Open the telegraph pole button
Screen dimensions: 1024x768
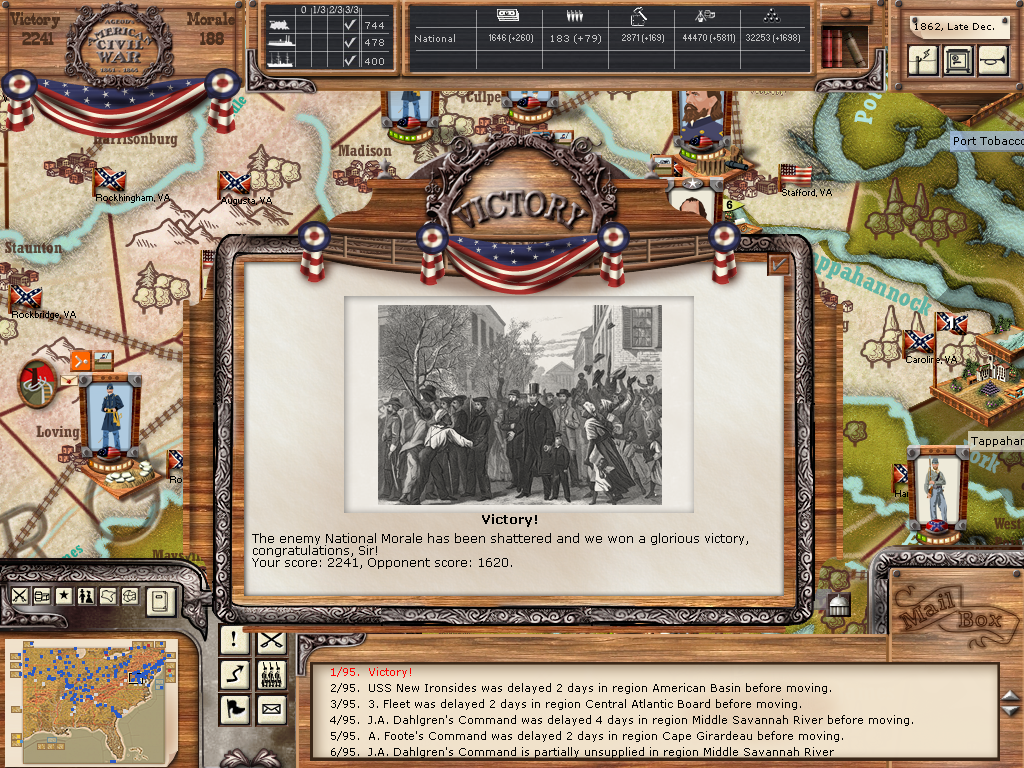point(924,60)
